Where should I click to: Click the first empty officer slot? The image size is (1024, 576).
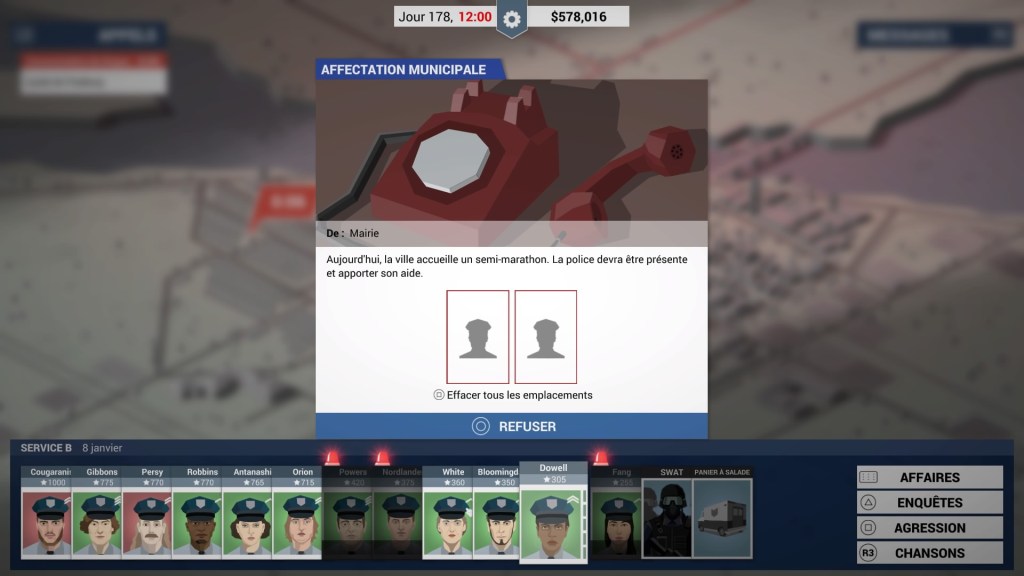[478, 337]
